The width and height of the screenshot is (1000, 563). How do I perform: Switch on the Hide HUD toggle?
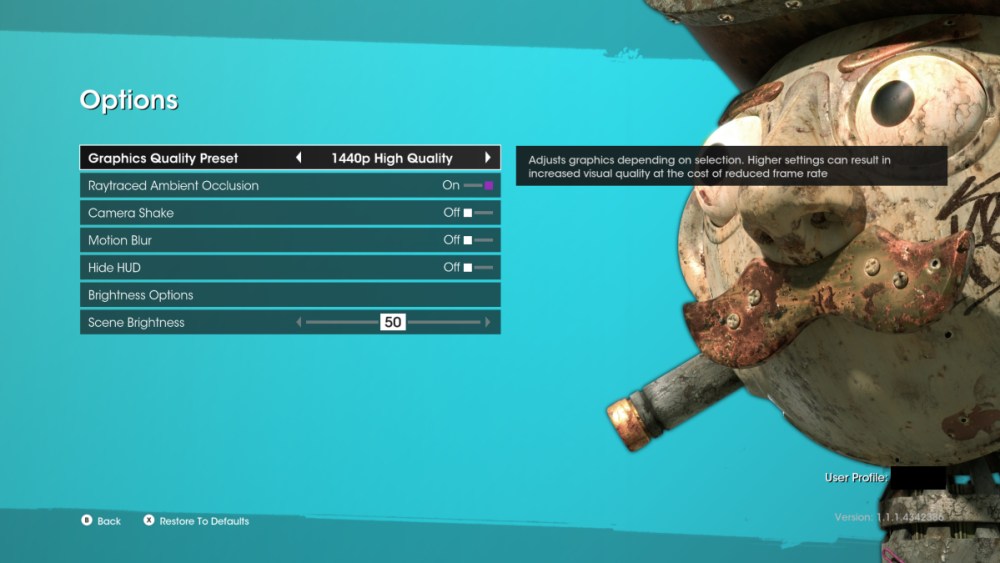click(x=478, y=268)
